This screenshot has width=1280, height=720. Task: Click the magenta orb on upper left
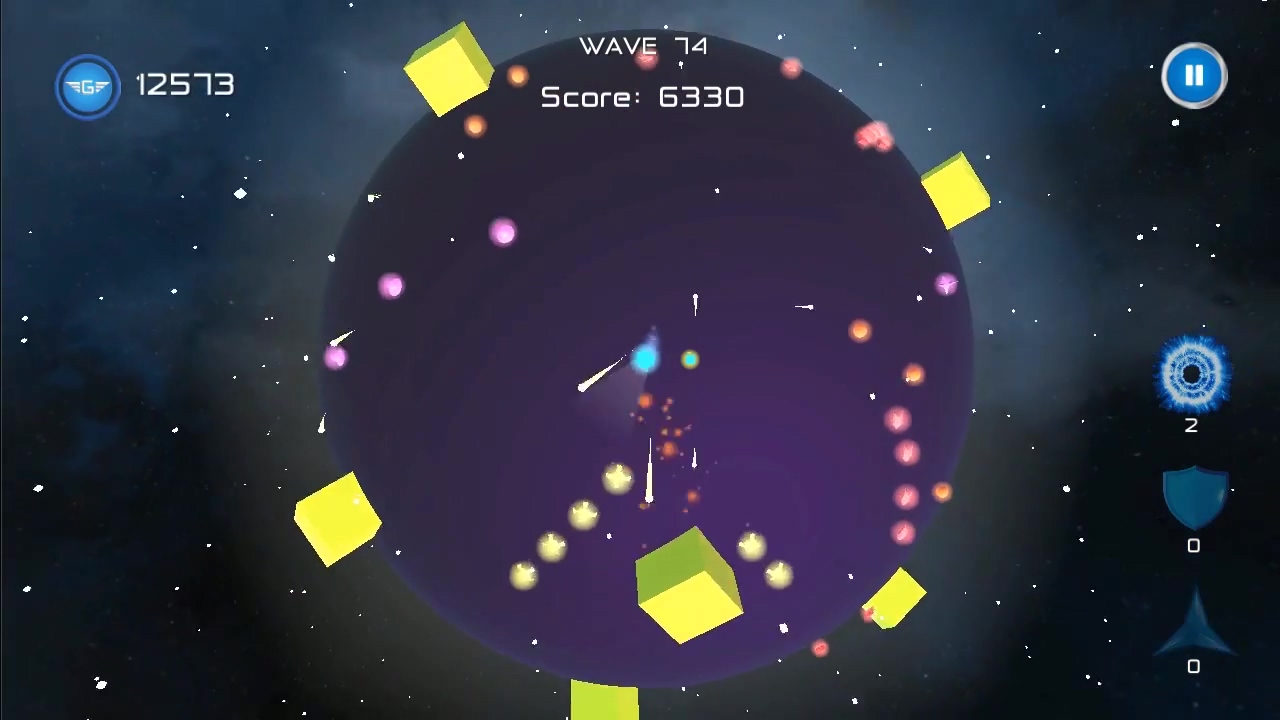pyautogui.click(x=392, y=287)
